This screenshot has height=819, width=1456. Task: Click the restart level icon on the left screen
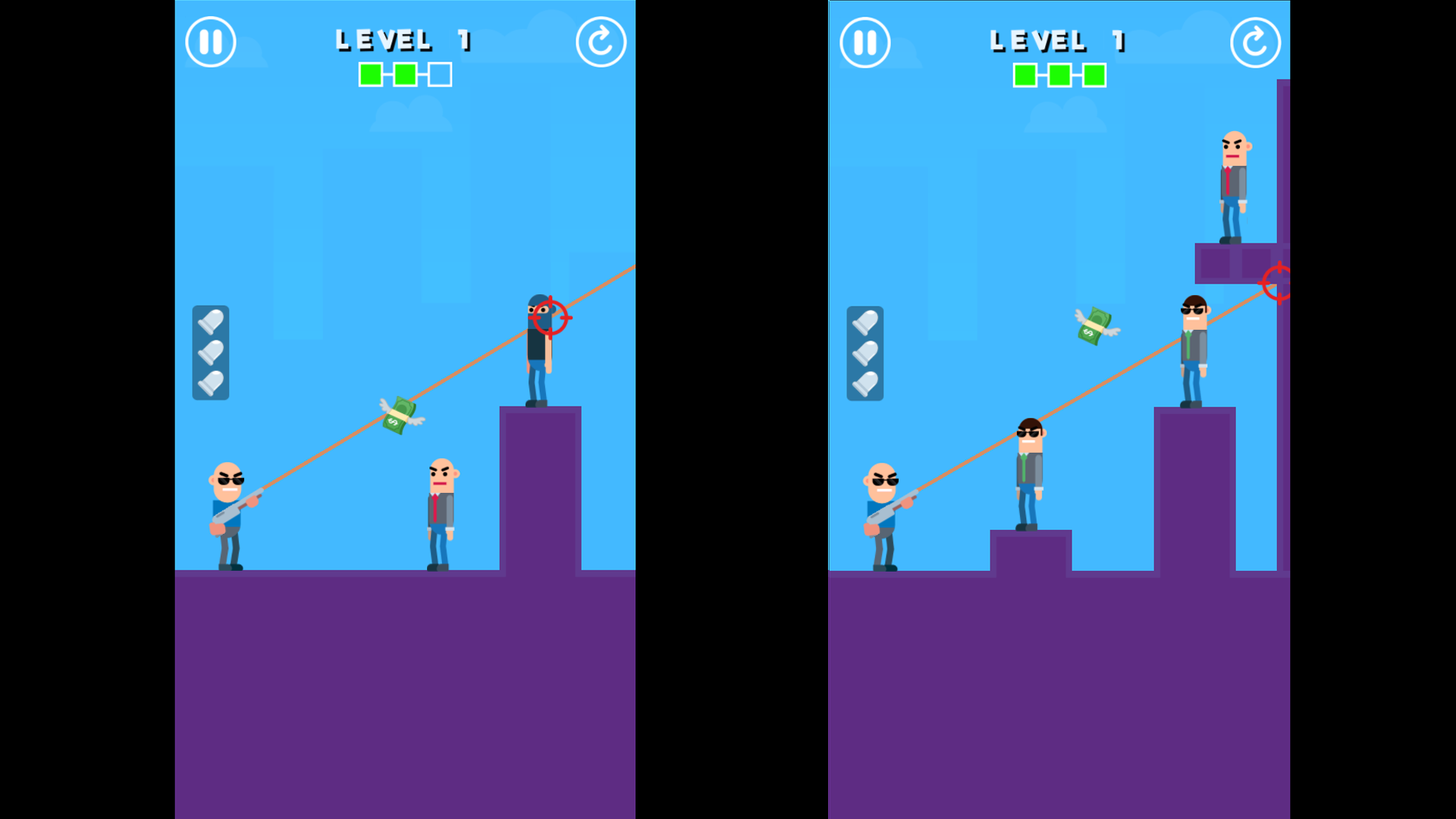pyautogui.click(x=601, y=42)
